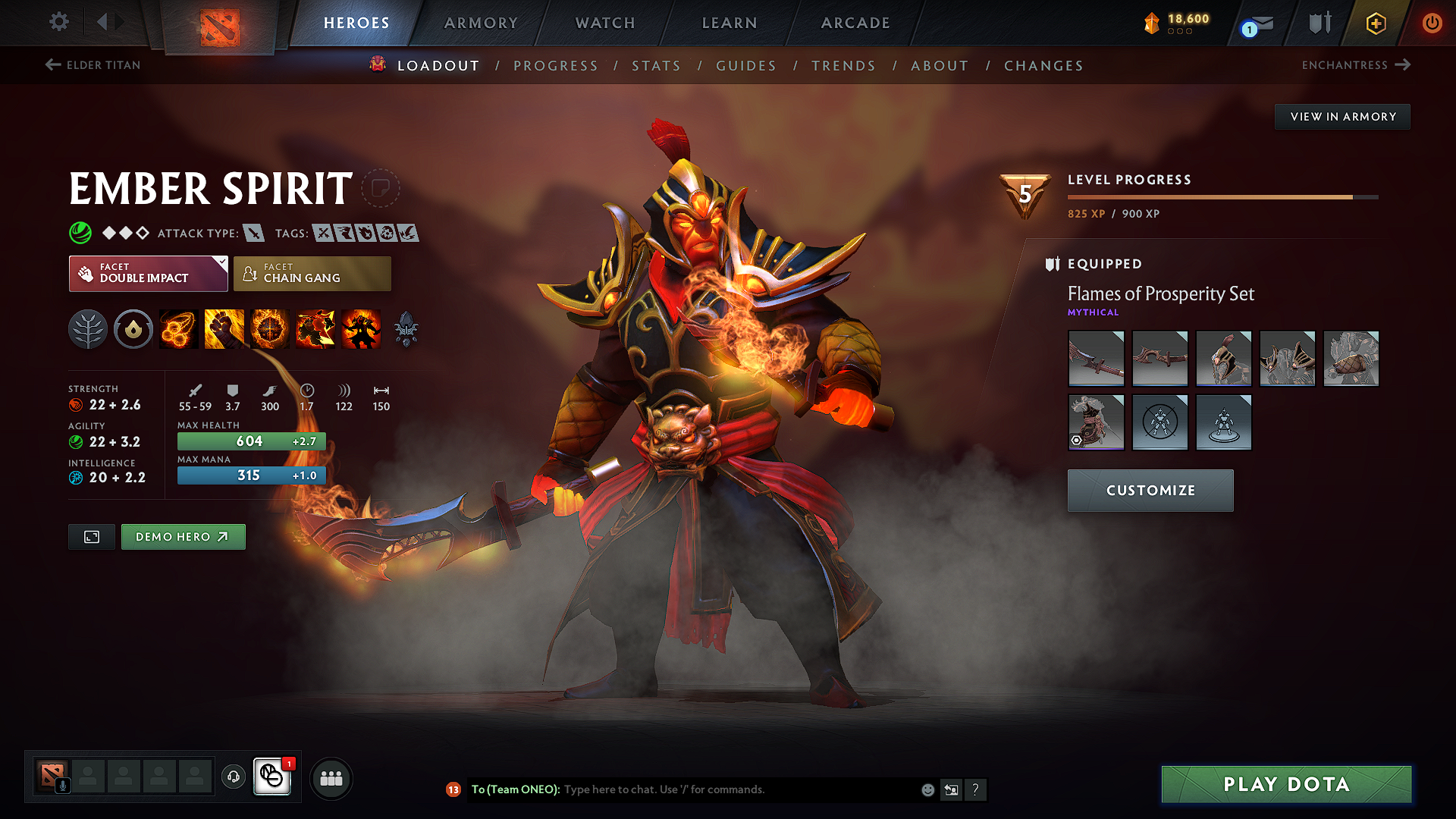View the Searing Chains ability icon
The image size is (1456, 819).
click(177, 328)
